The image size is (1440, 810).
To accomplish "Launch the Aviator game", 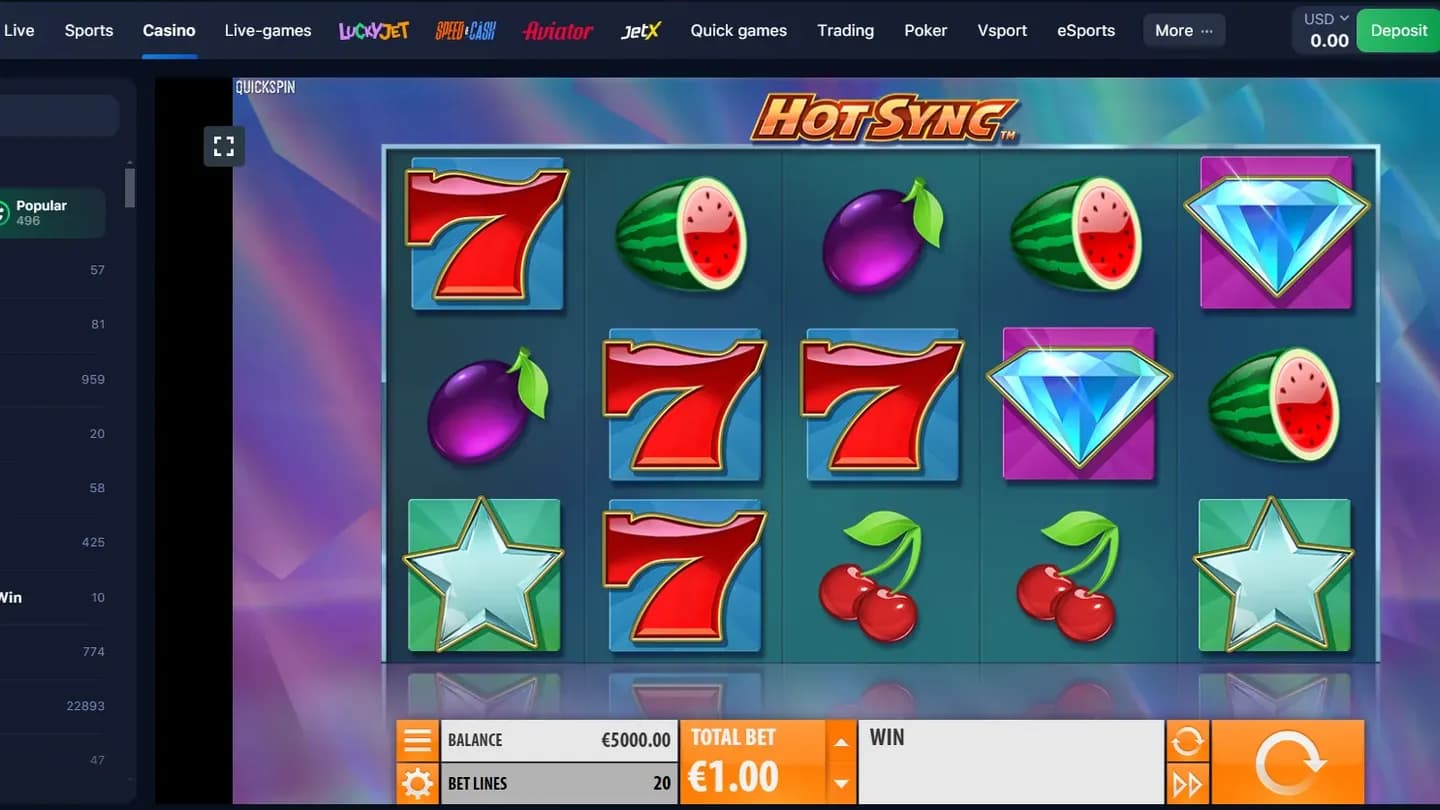I will (x=557, y=30).
